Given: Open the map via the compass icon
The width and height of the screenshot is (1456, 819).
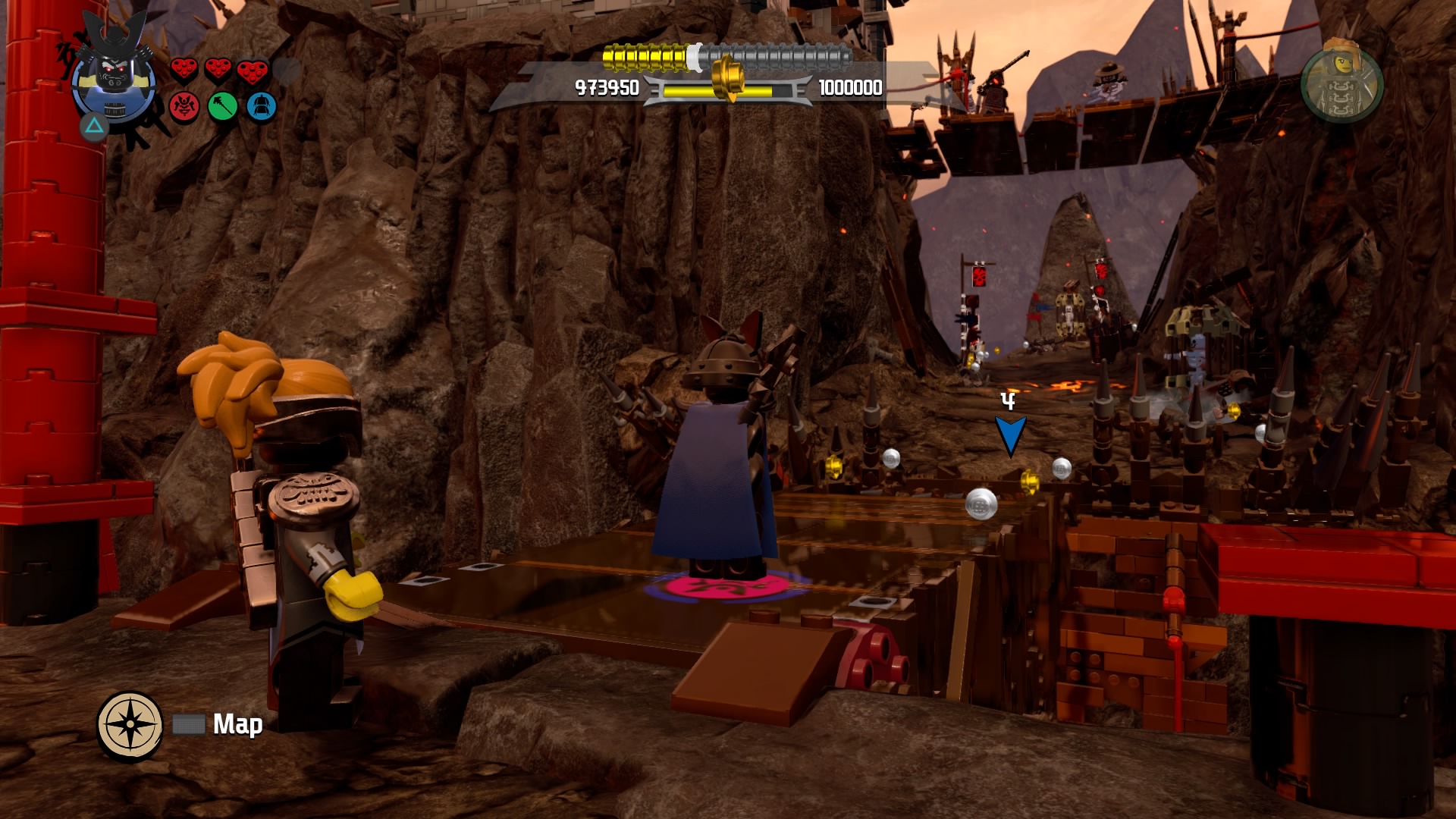Looking at the screenshot, I should tap(130, 724).
